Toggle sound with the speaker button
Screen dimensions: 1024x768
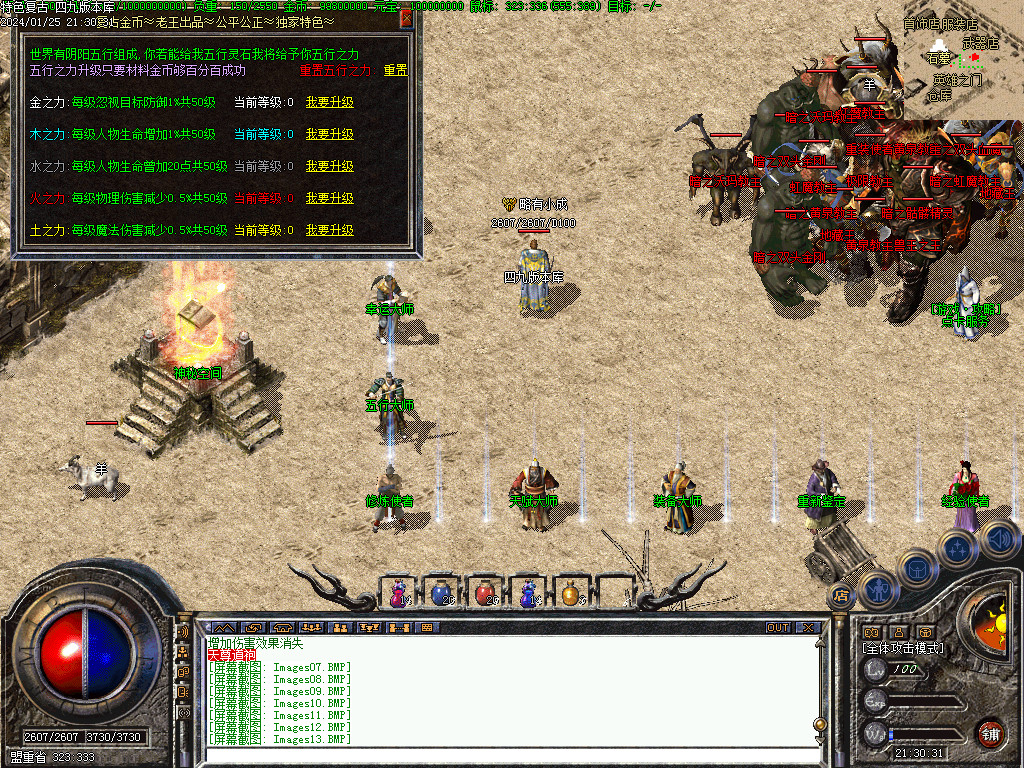coord(997,540)
